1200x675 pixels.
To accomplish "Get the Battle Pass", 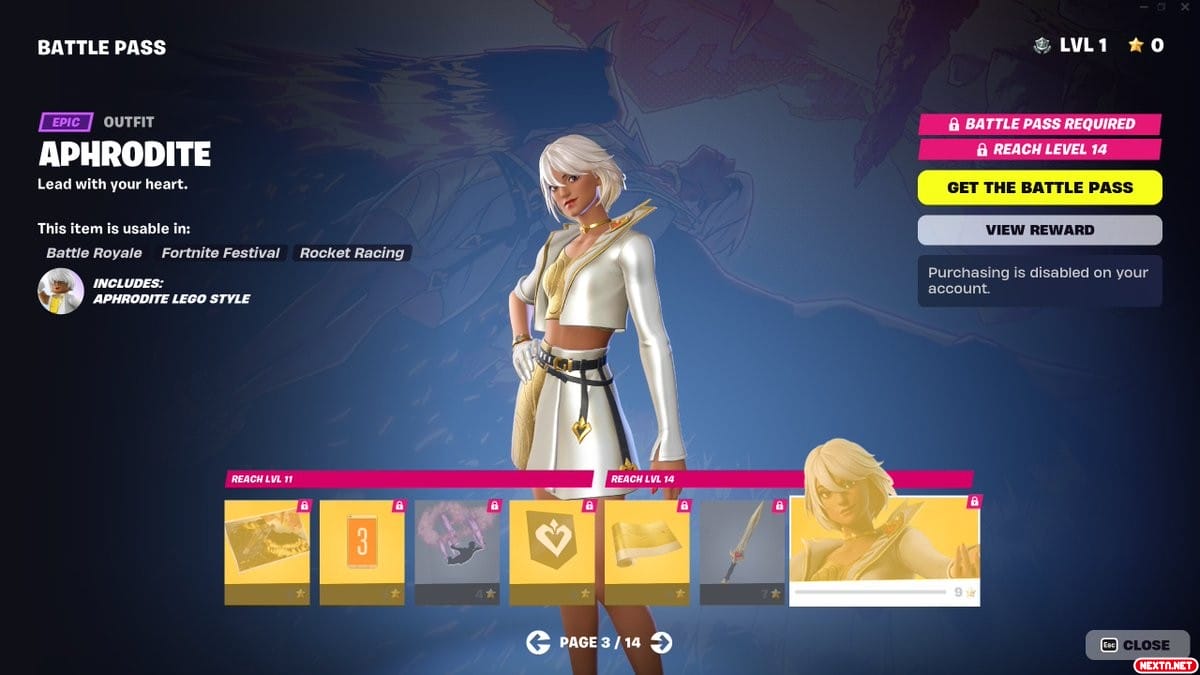I will coord(1039,187).
